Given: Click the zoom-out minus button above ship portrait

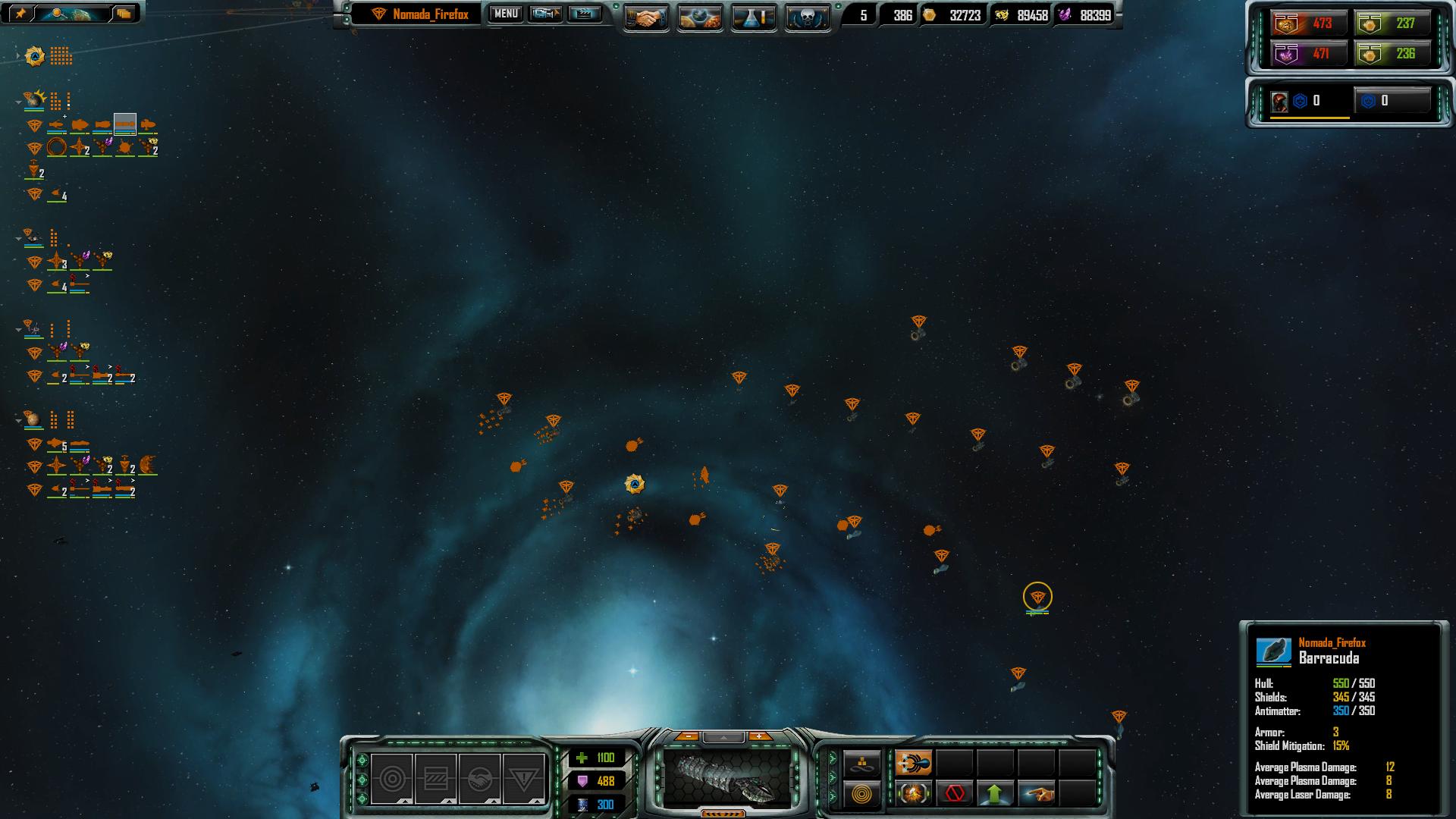Looking at the screenshot, I should 687,736.
